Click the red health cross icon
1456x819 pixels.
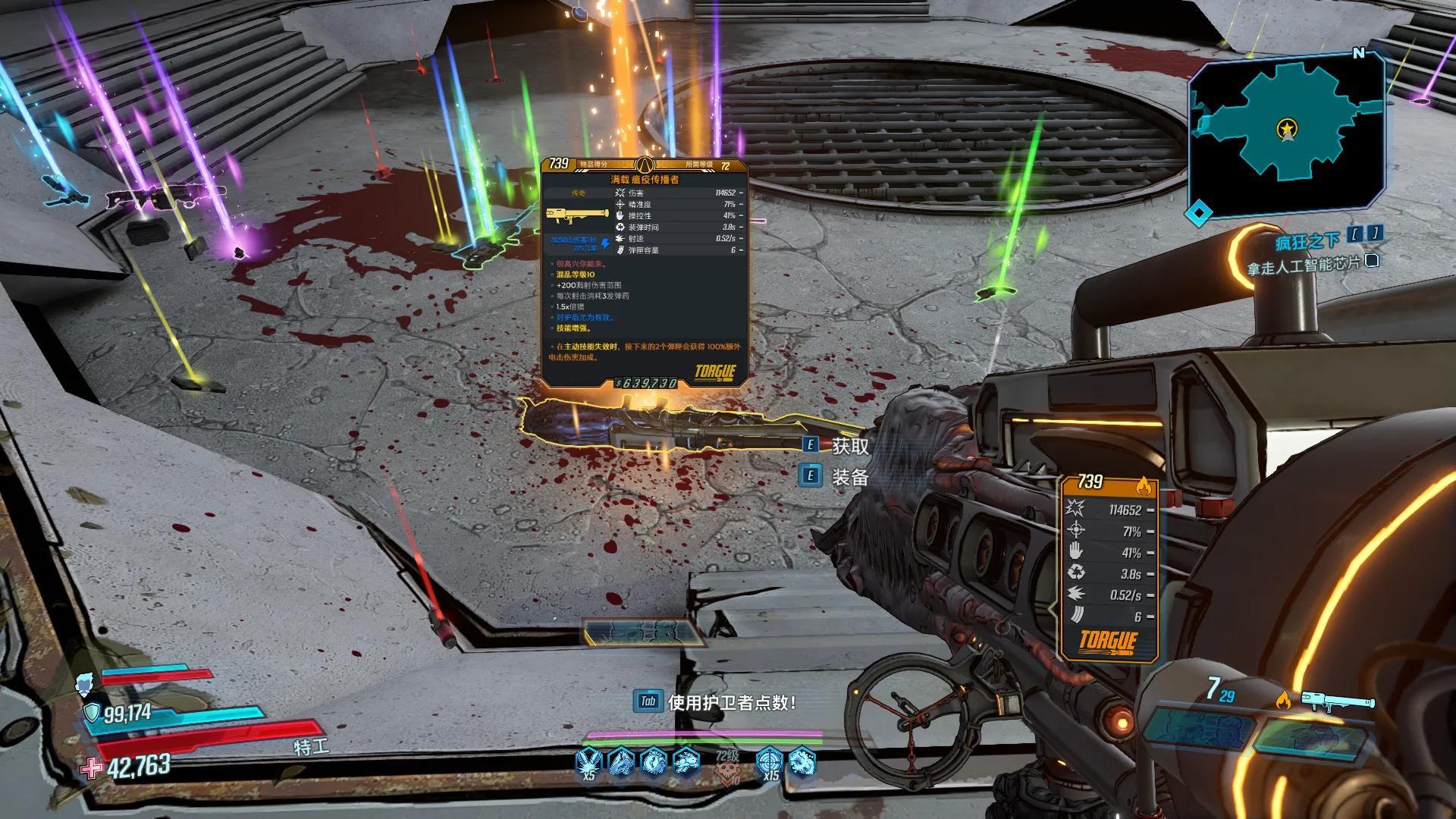coord(92,769)
